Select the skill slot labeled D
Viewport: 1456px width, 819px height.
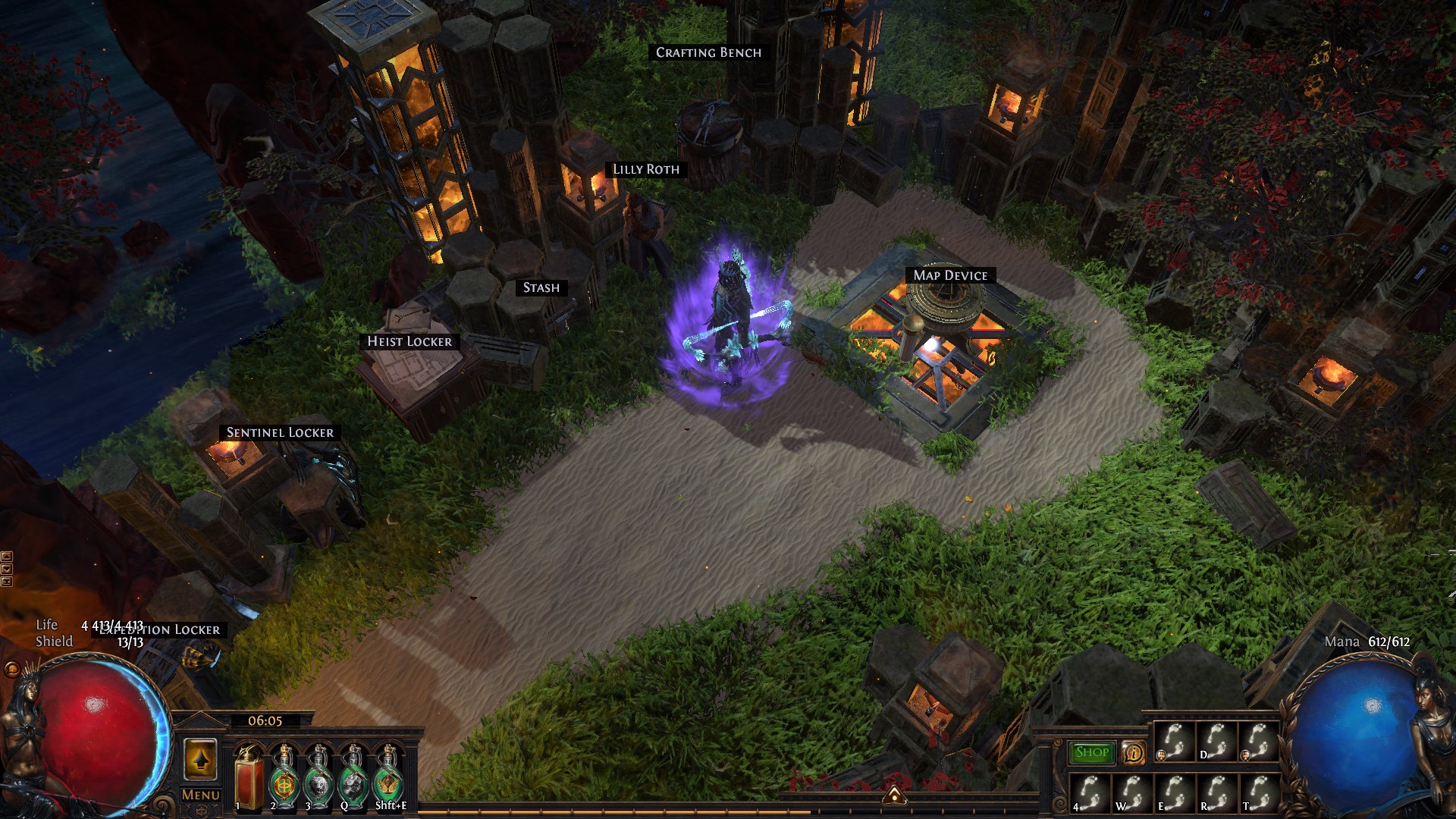1216,741
